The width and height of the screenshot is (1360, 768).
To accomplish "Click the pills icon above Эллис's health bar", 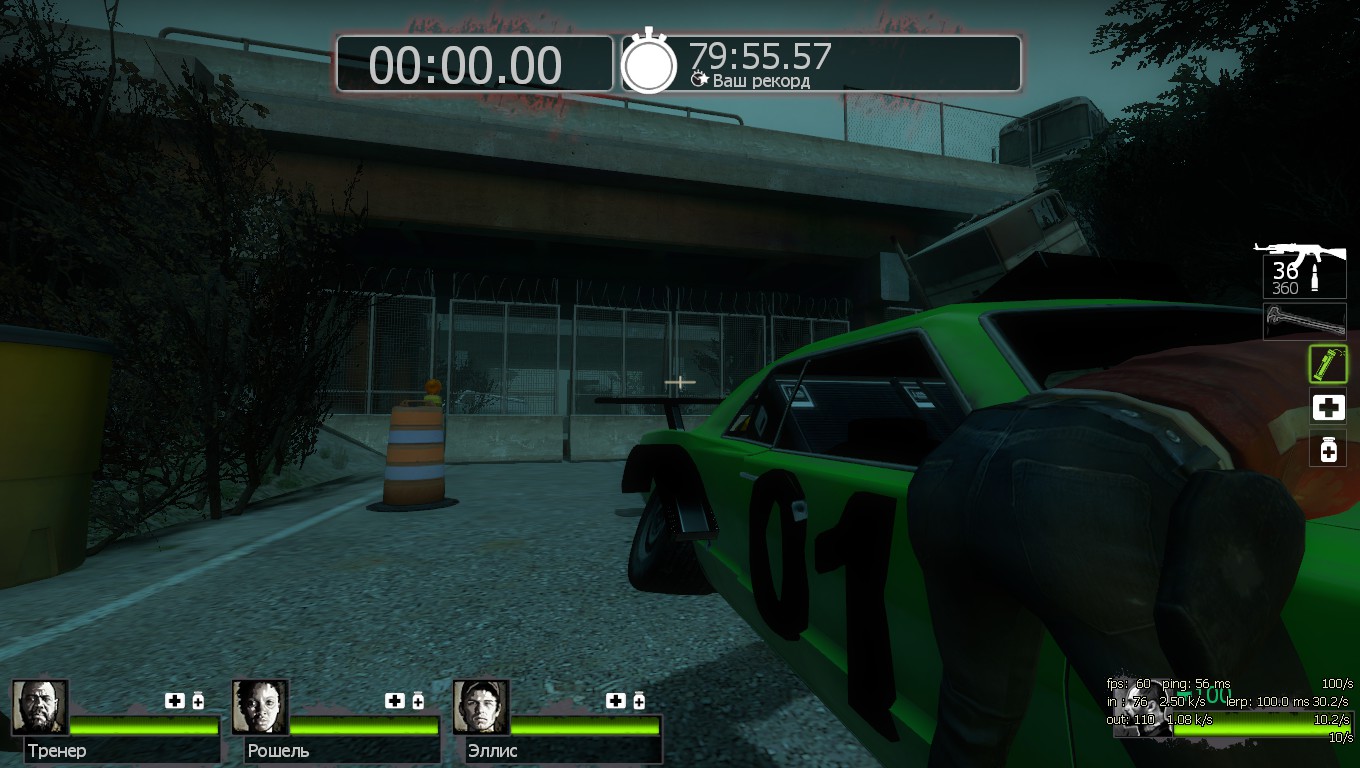I will click(x=639, y=701).
